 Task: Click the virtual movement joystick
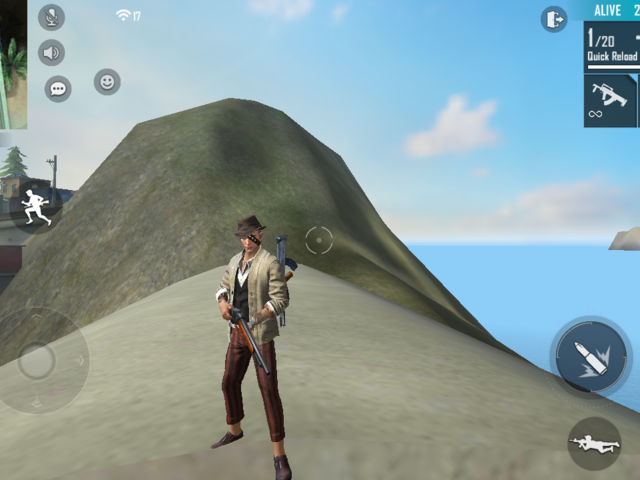(x=37, y=361)
